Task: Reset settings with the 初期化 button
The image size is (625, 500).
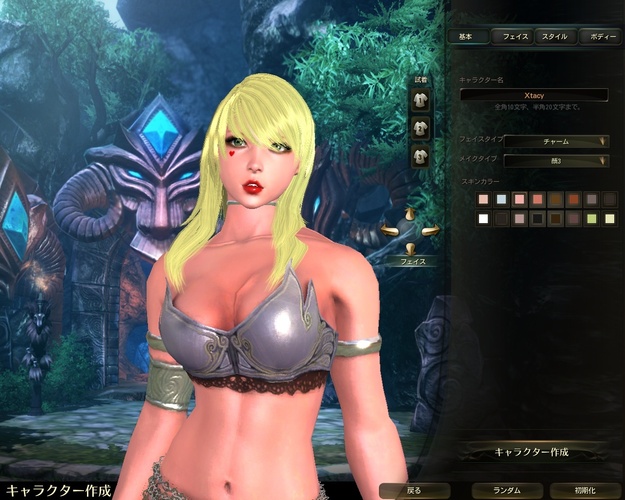Action: tap(585, 491)
